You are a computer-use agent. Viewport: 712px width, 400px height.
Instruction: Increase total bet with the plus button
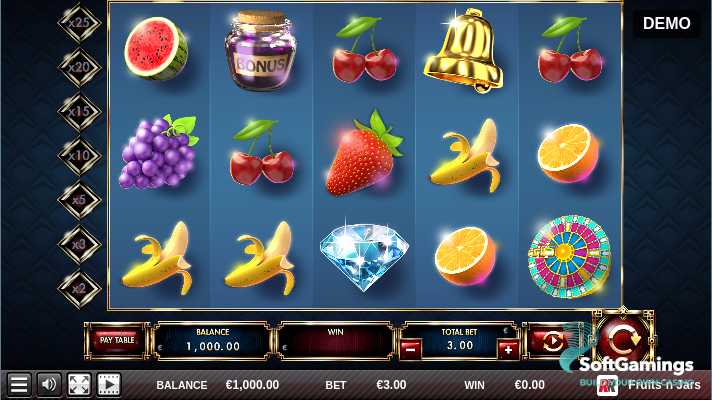pyautogui.click(x=508, y=349)
